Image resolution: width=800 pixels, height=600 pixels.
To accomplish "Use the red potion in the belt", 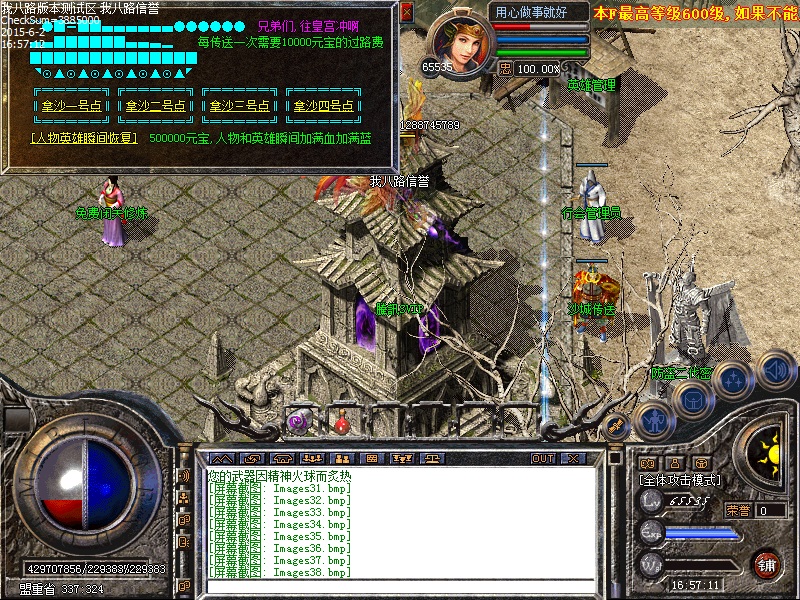I will [342, 425].
